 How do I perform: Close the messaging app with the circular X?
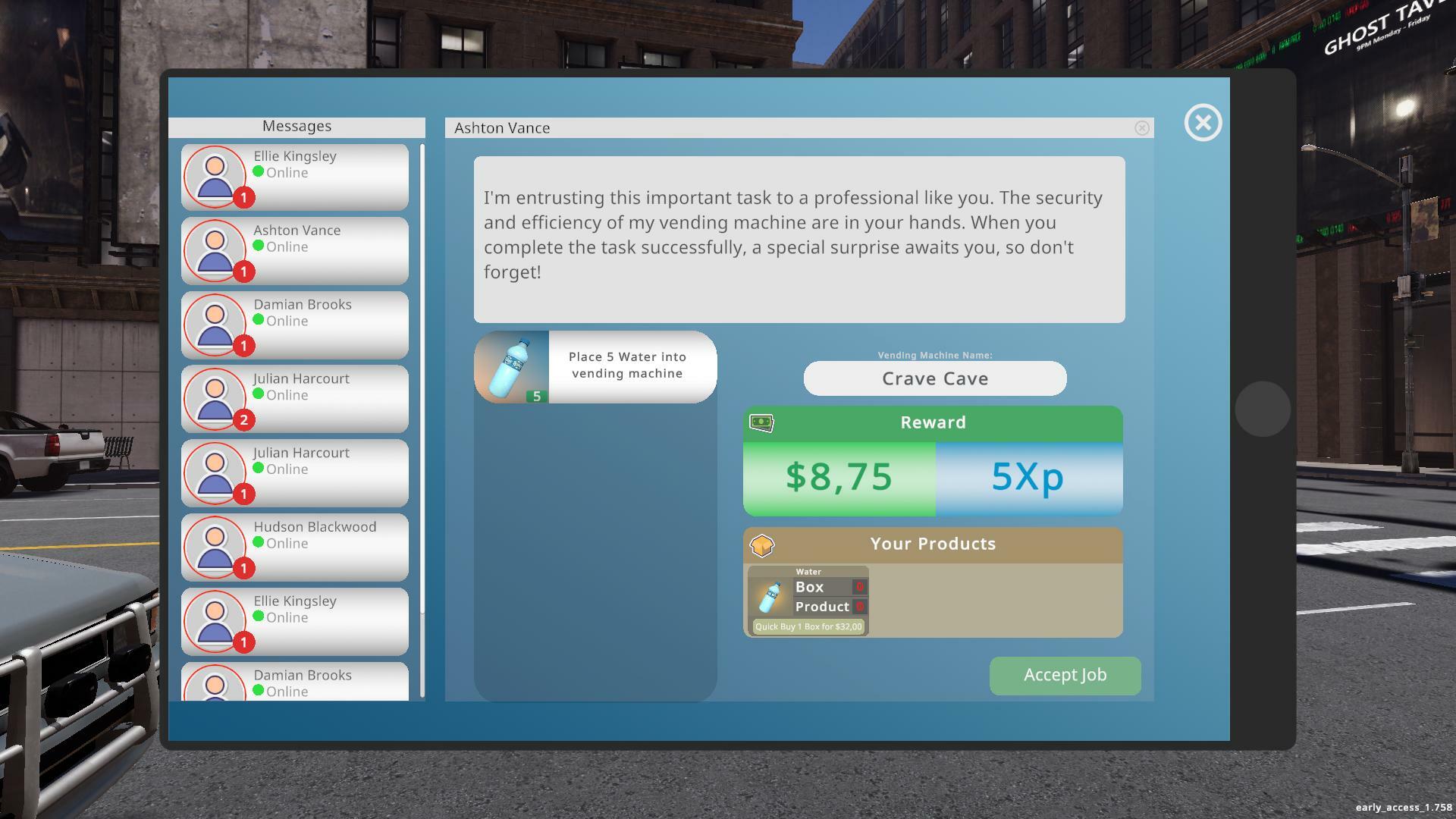click(x=1203, y=123)
